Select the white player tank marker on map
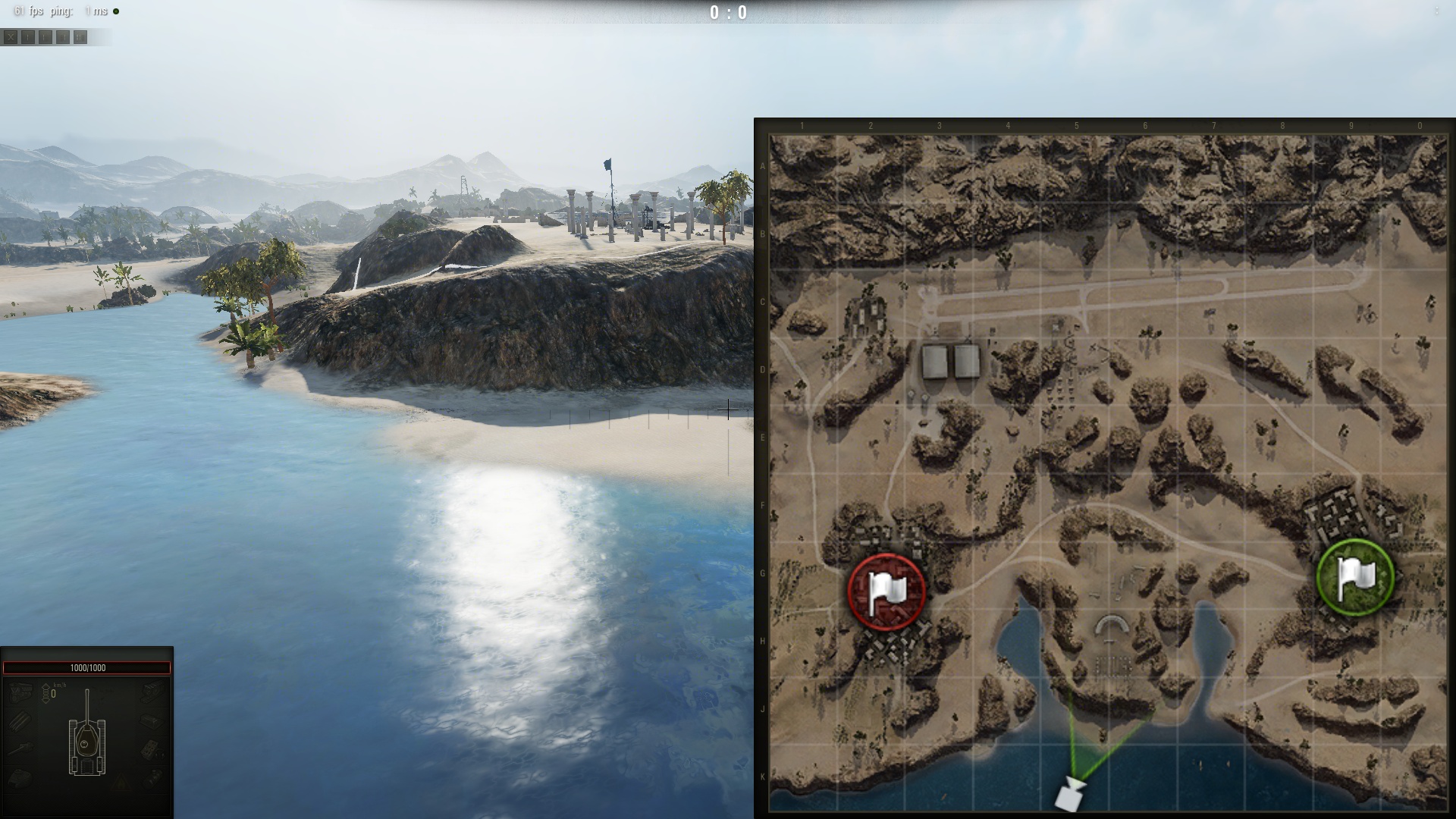This screenshot has width=1456, height=819. click(x=1069, y=794)
